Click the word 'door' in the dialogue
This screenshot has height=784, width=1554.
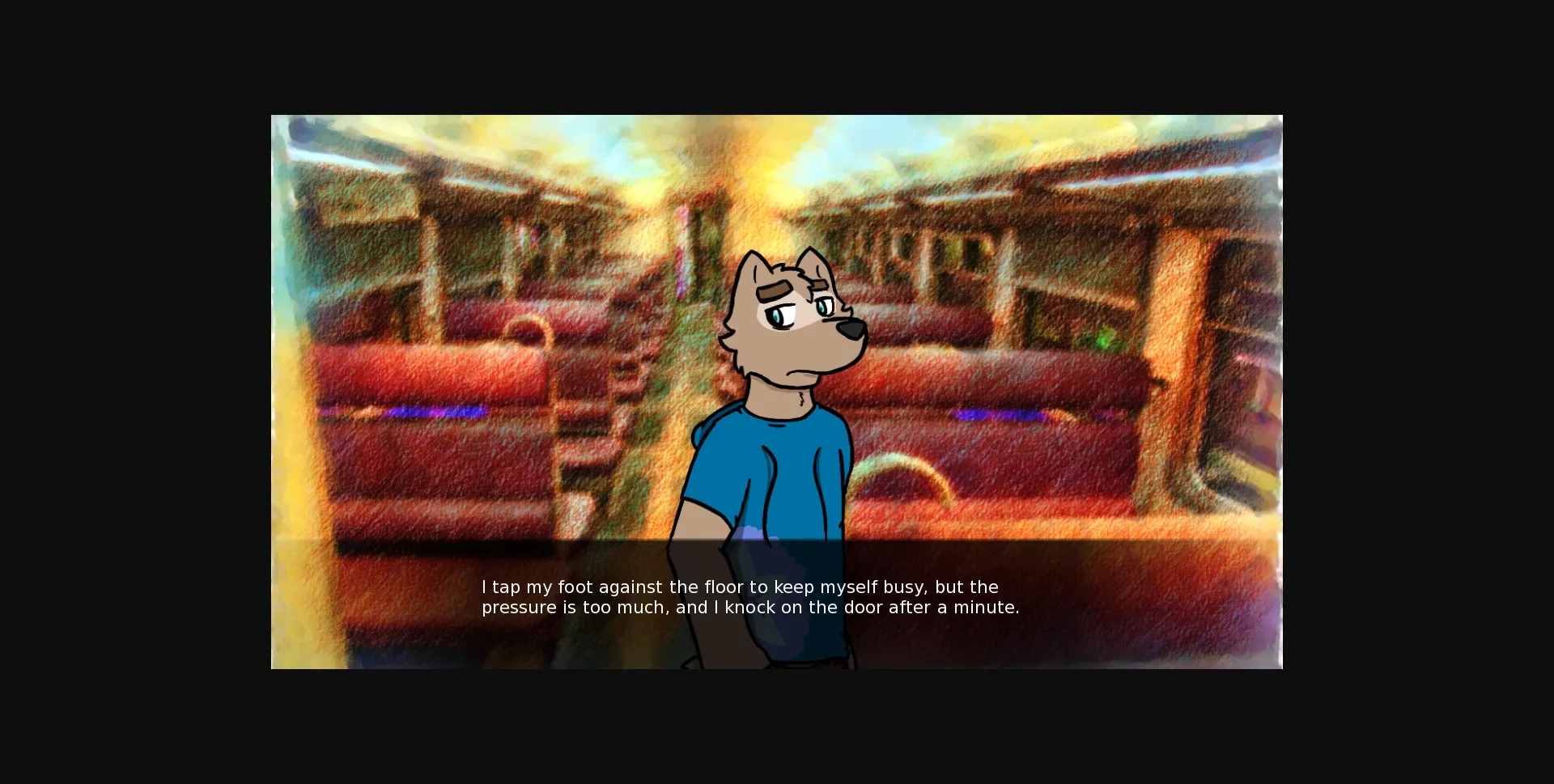coord(865,607)
